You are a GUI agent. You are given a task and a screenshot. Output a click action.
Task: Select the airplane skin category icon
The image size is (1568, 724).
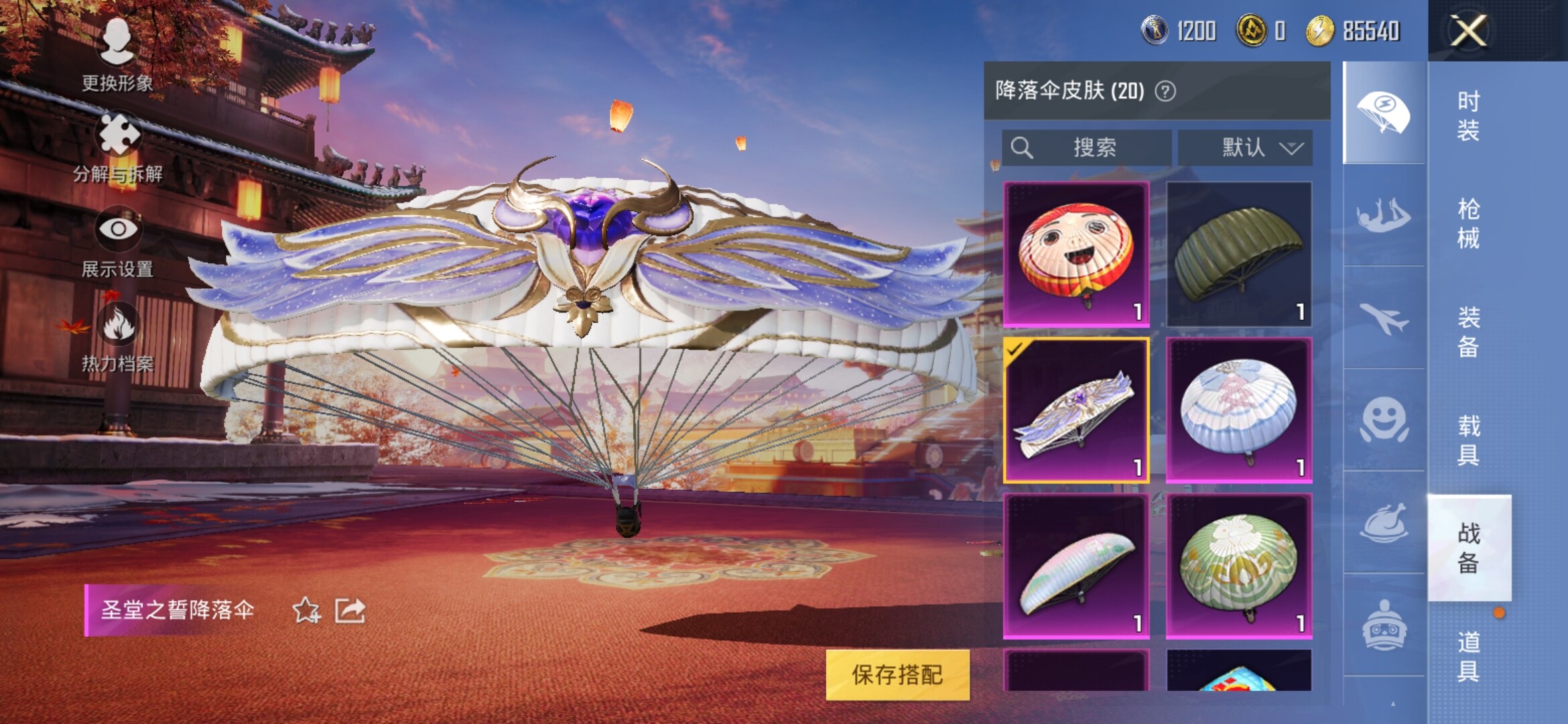click(x=1384, y=318)
